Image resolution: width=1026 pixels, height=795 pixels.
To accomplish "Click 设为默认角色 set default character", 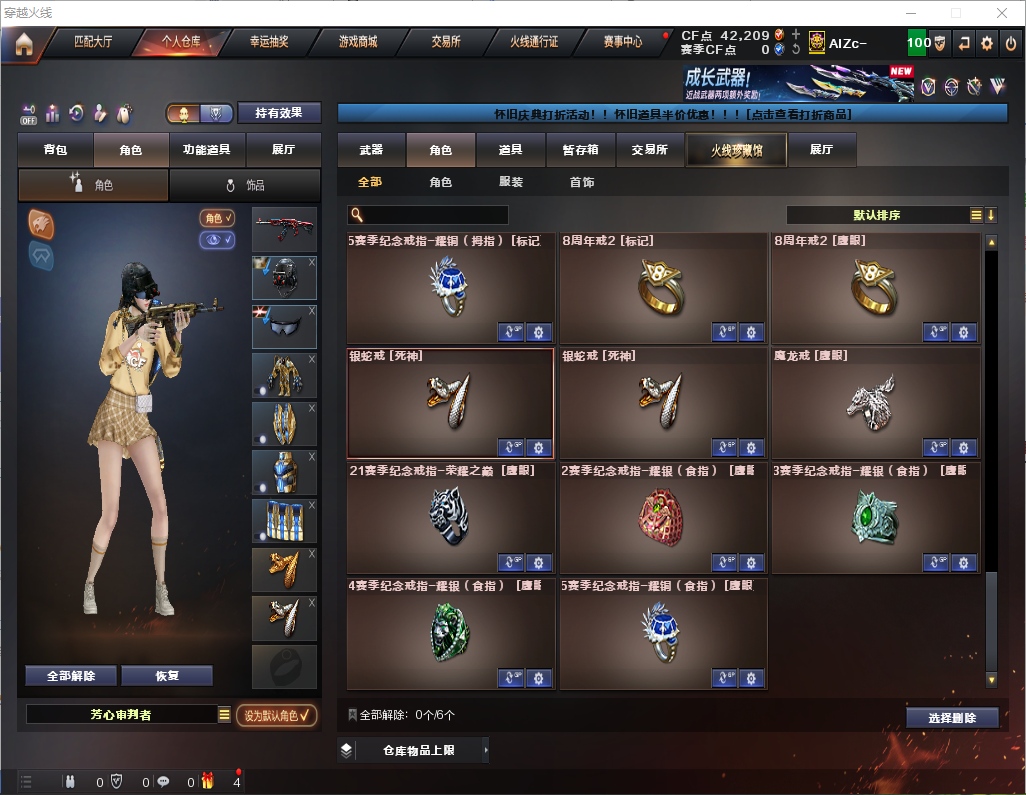I will (x=276, y=715).
